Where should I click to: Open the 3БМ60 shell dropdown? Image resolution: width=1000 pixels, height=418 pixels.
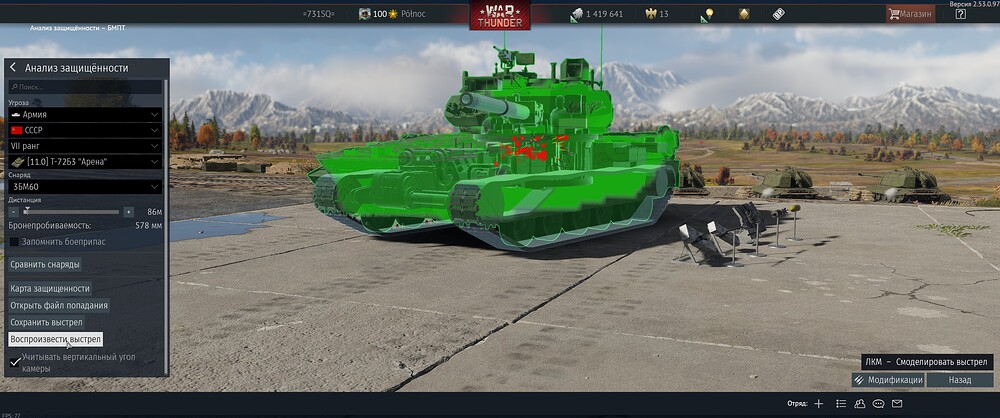(x=85, y=186)
